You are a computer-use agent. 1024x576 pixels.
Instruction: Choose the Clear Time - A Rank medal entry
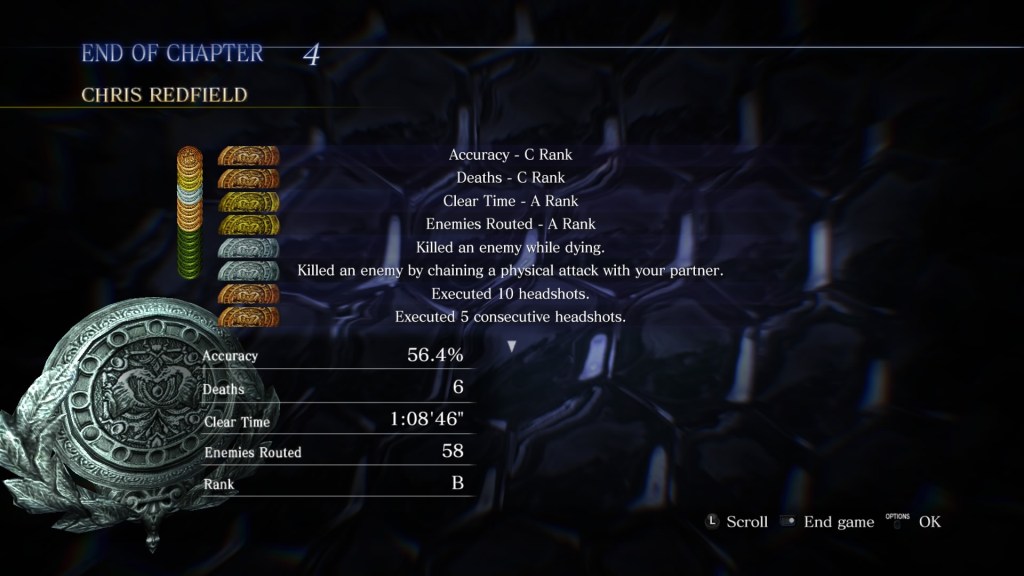510,201
